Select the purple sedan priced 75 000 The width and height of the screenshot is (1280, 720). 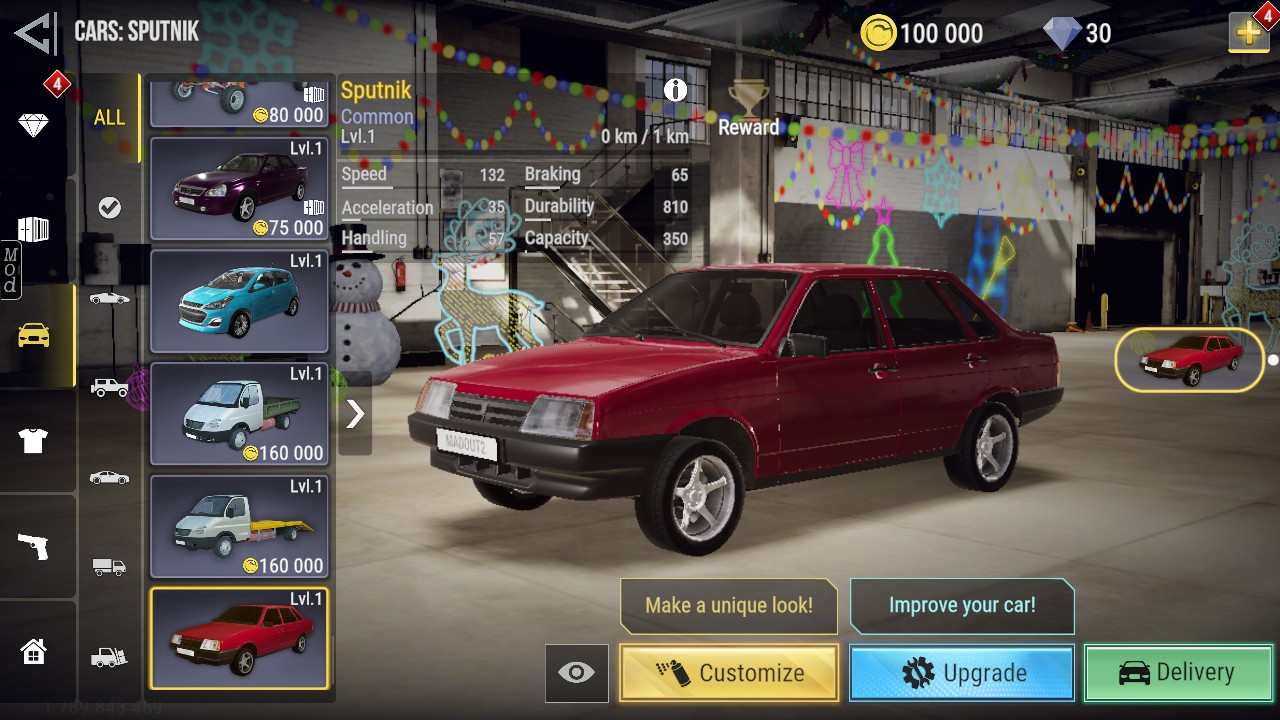click(x=239, y=189)
